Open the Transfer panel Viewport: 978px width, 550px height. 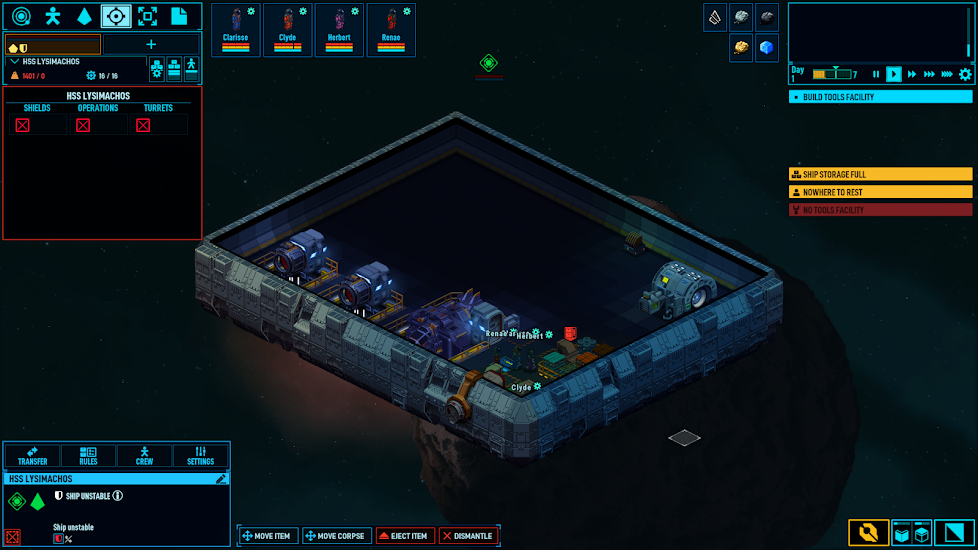tap(32, 456)
